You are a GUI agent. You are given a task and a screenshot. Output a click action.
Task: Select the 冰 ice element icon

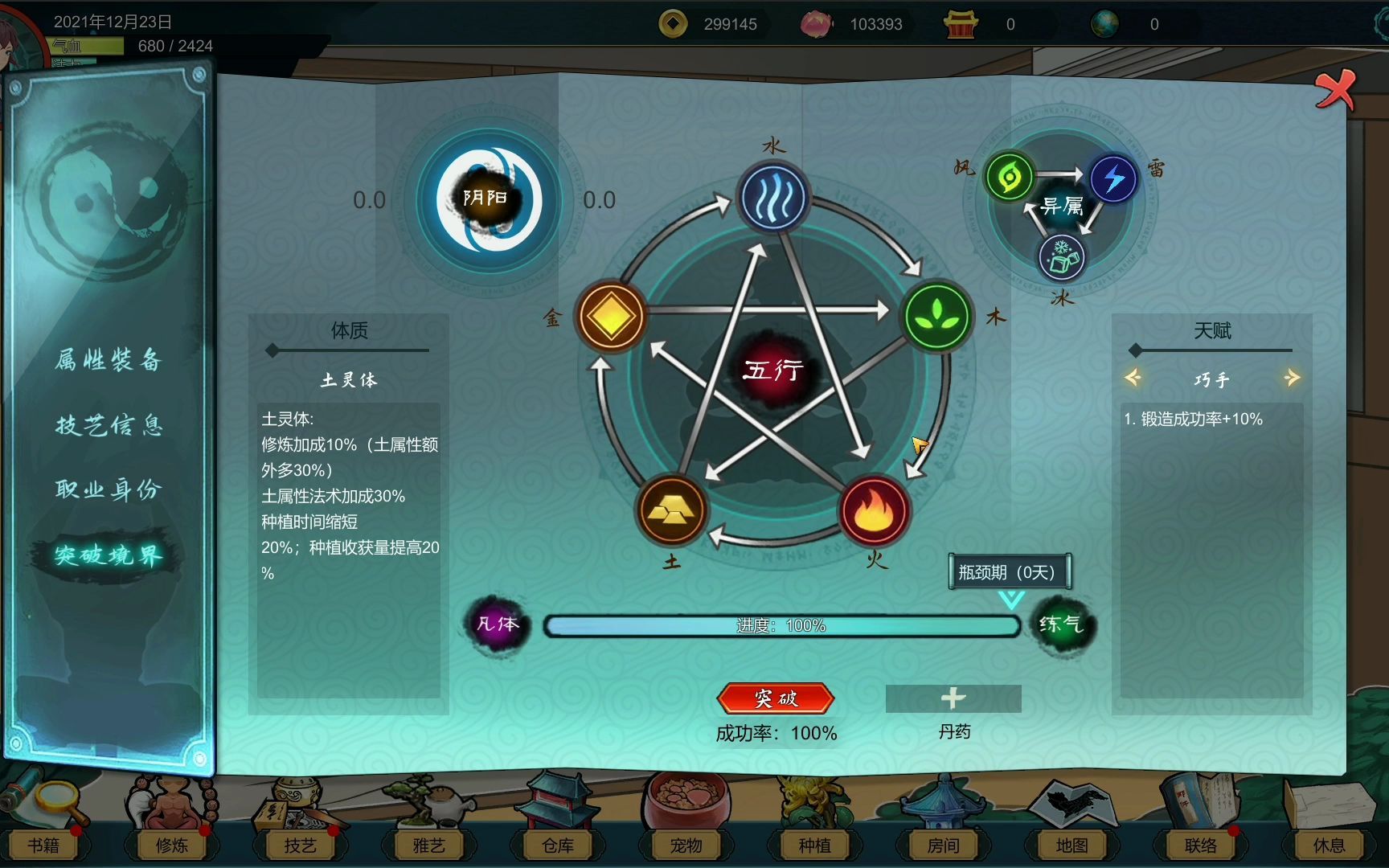tap(1060, 257)
